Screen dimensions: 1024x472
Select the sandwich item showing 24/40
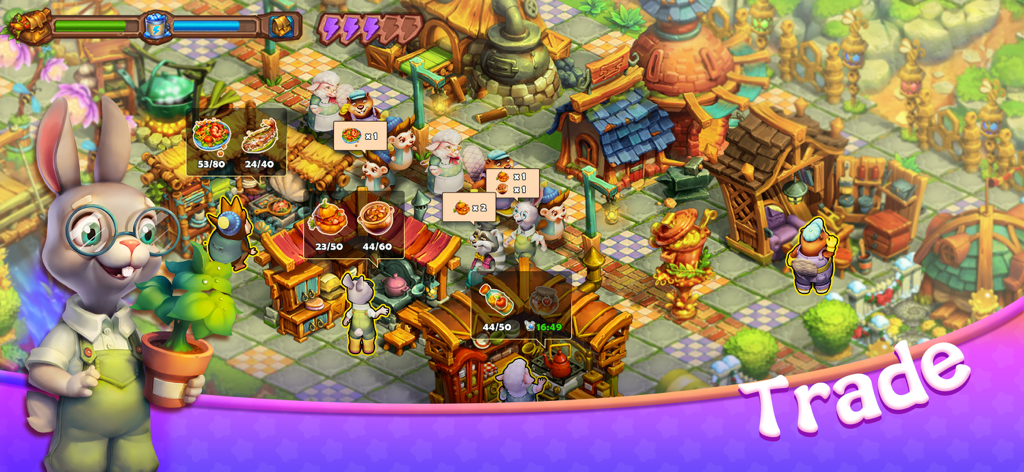point(259,135)
